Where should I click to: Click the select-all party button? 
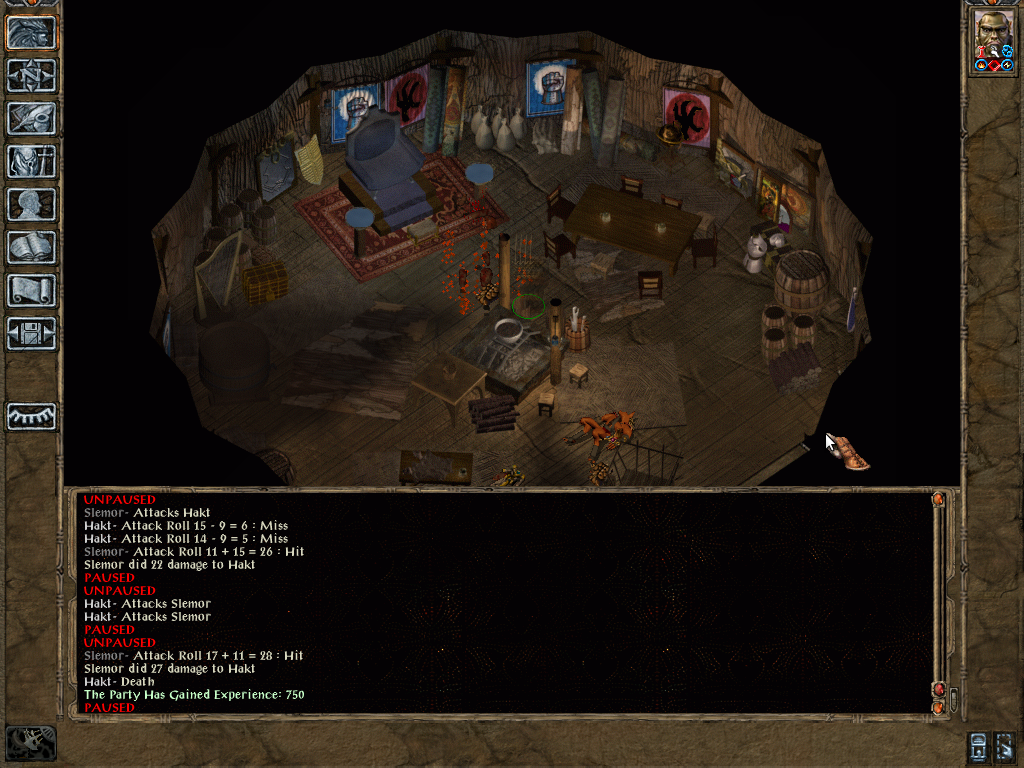point(1005,745)
